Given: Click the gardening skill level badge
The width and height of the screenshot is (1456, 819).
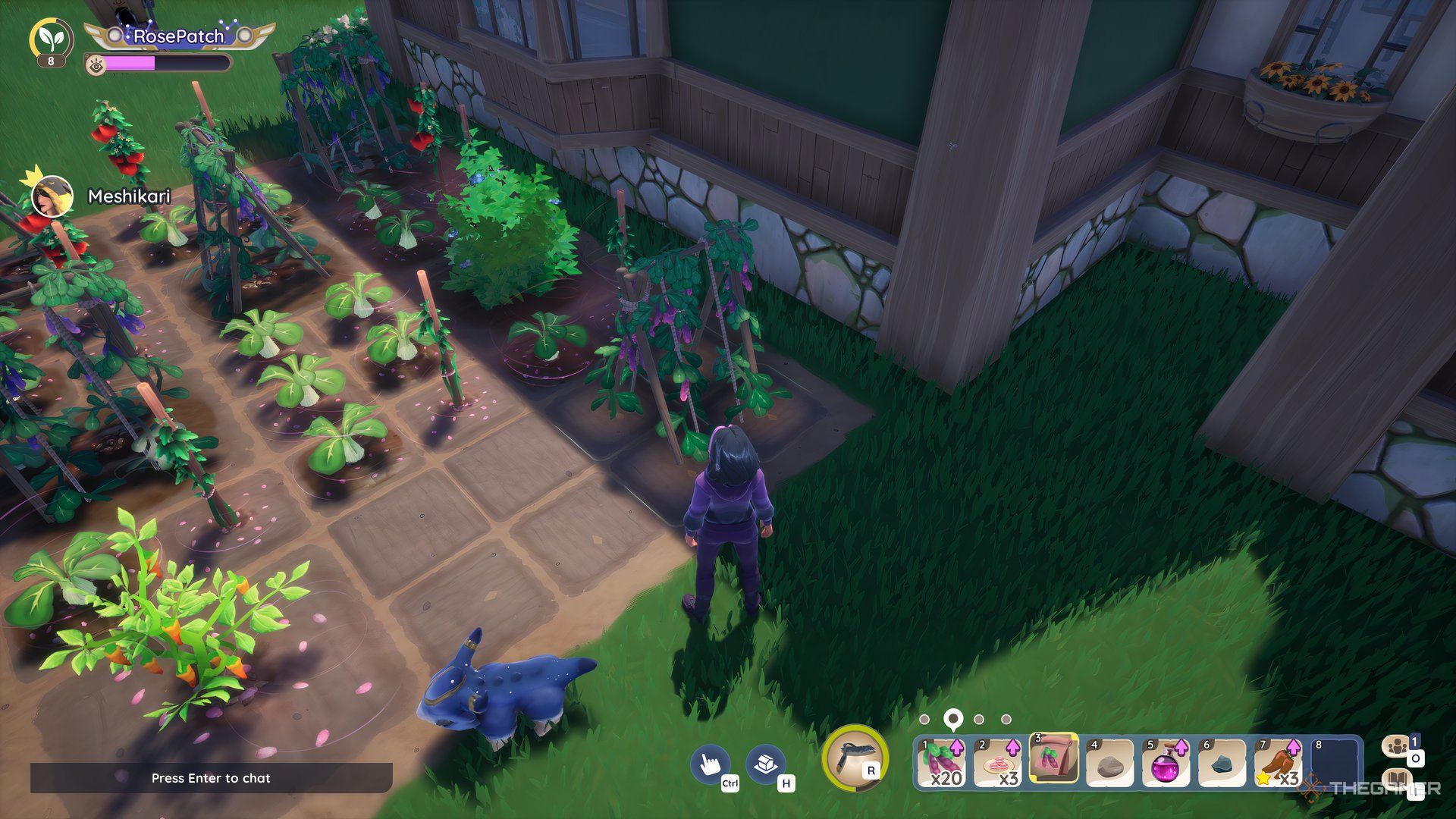Looking at the screenshot, I should (x=52, y=41).
